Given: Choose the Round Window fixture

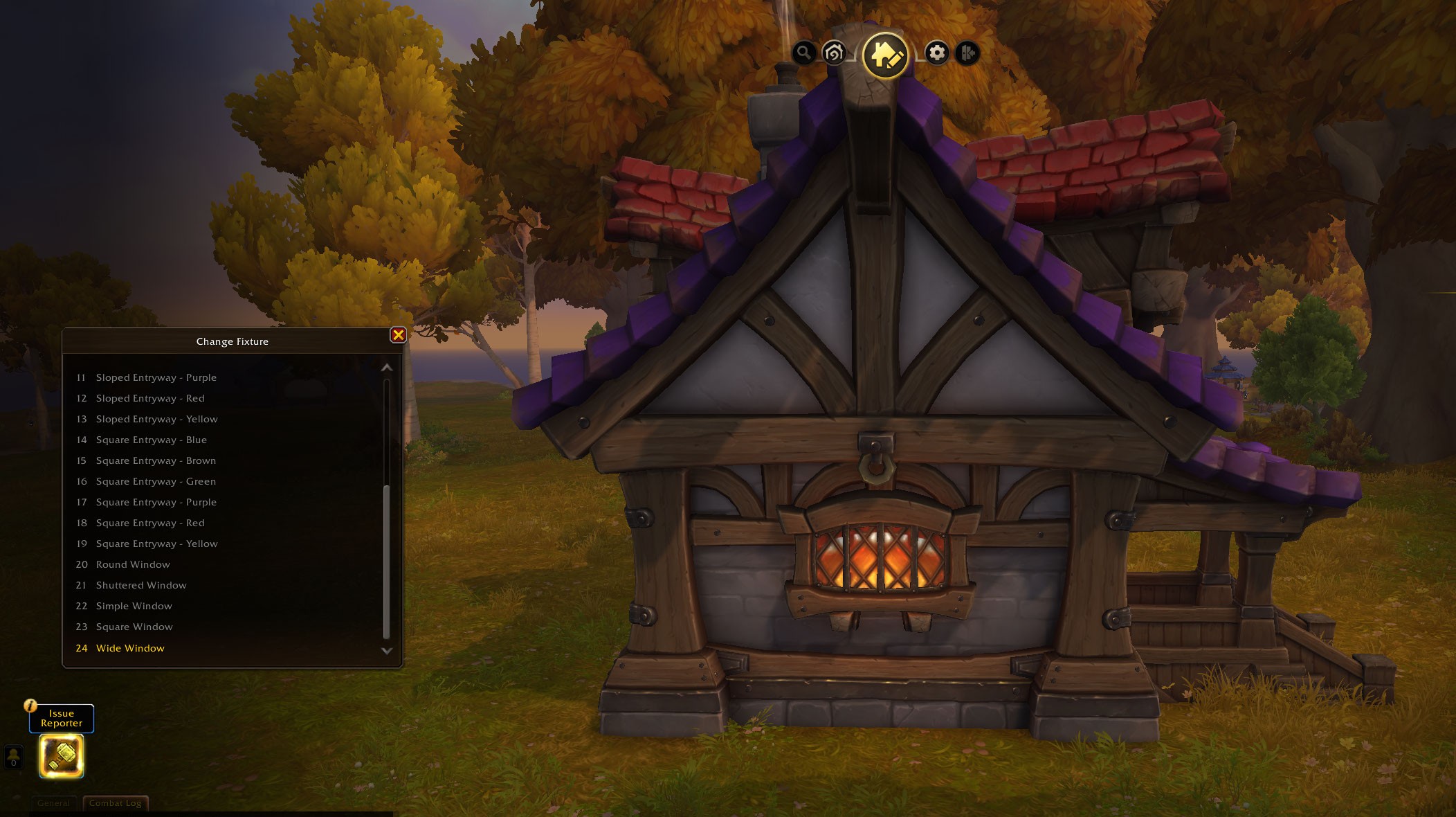Looking at the screenshot, I should [132, 564].
